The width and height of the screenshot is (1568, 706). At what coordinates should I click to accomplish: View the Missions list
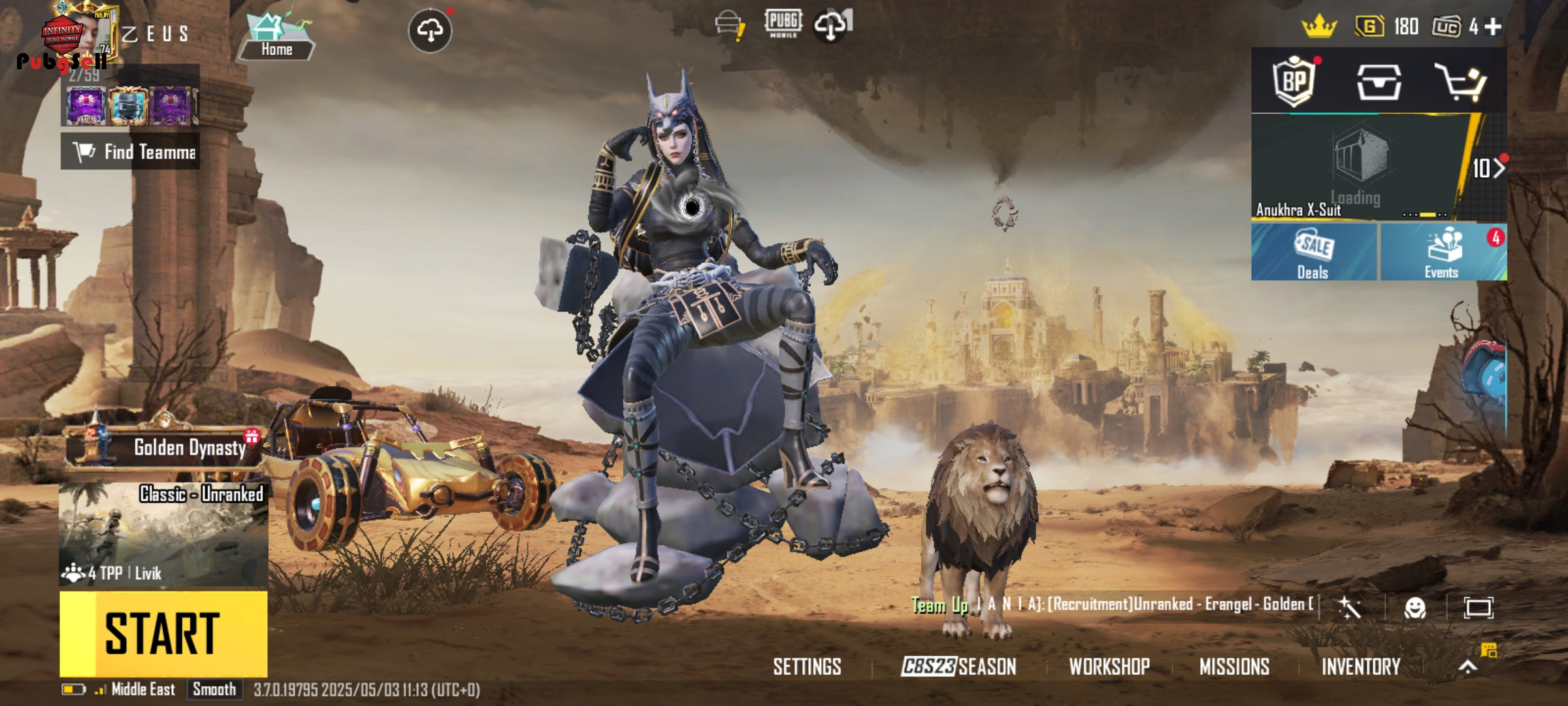pos(1234,667)
